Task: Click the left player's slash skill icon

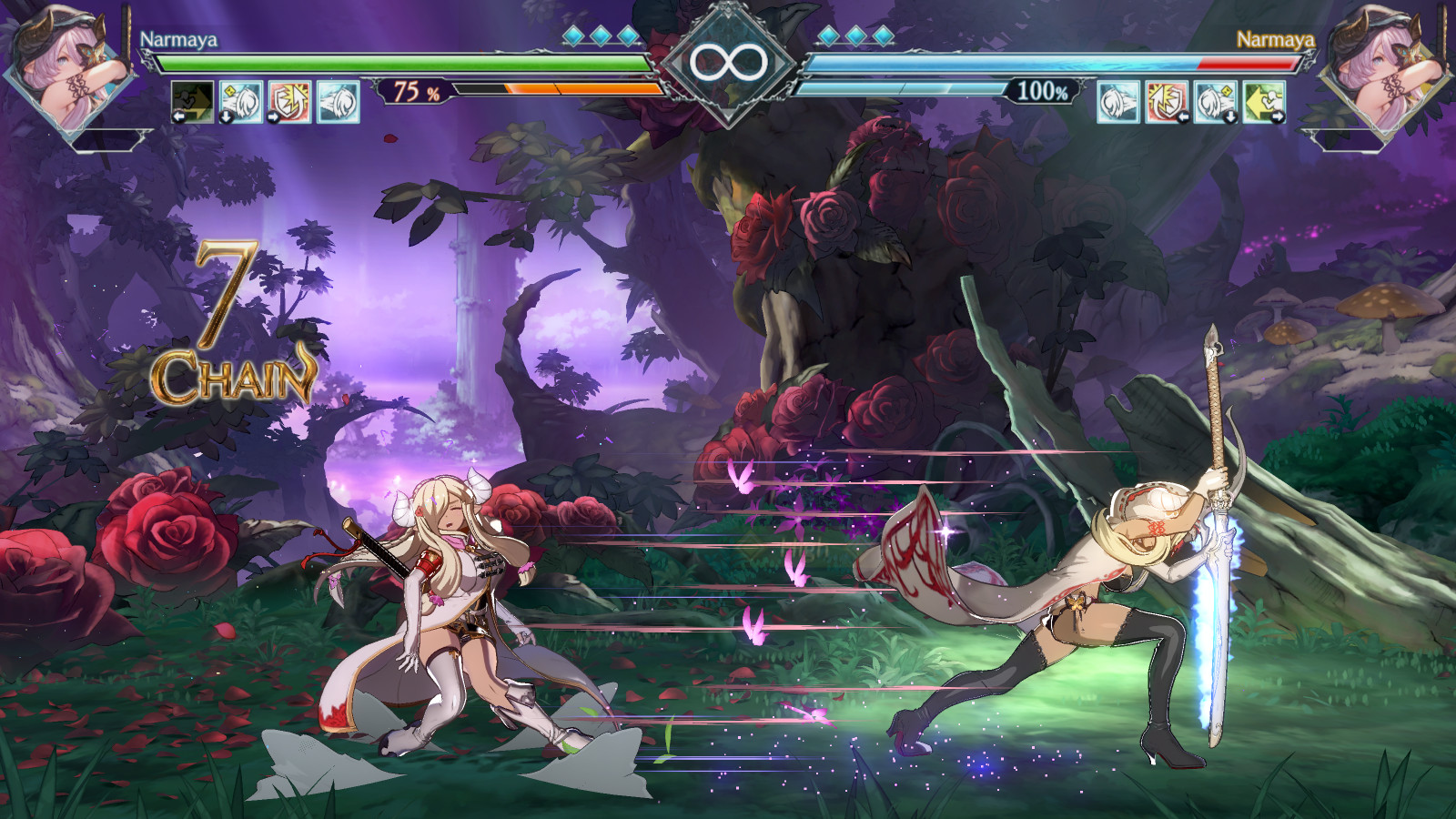Action: 240,102
